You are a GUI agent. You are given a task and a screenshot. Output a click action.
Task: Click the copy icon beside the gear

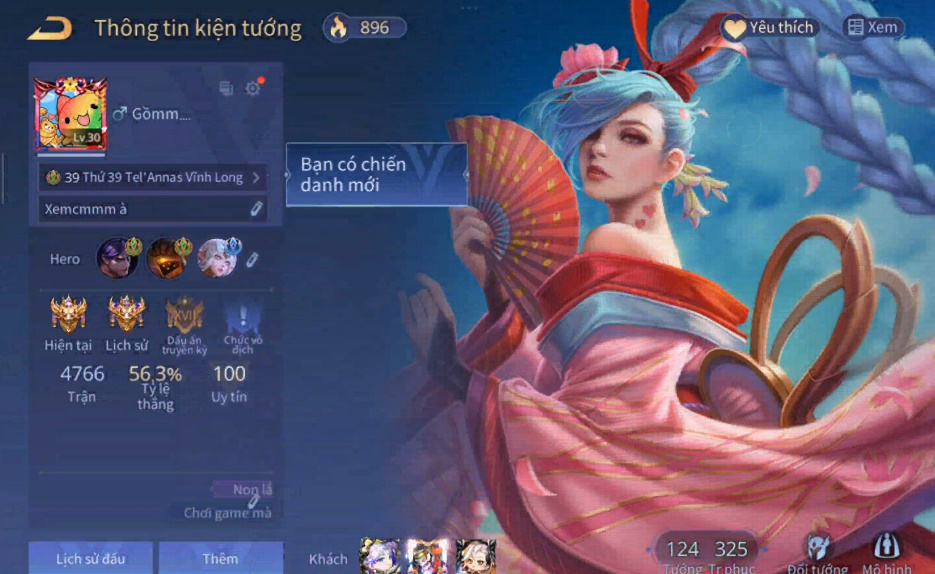tap(226, 89)
